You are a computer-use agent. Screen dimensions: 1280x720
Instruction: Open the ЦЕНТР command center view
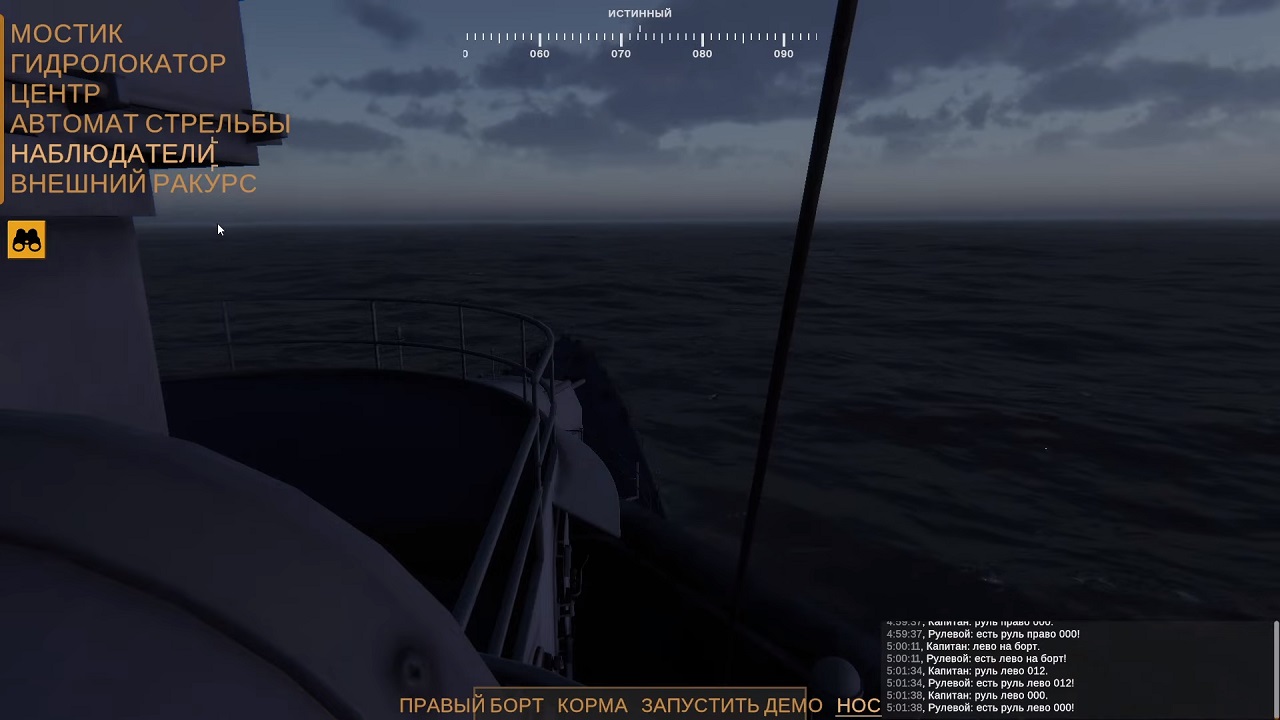(x=55, y=93)
